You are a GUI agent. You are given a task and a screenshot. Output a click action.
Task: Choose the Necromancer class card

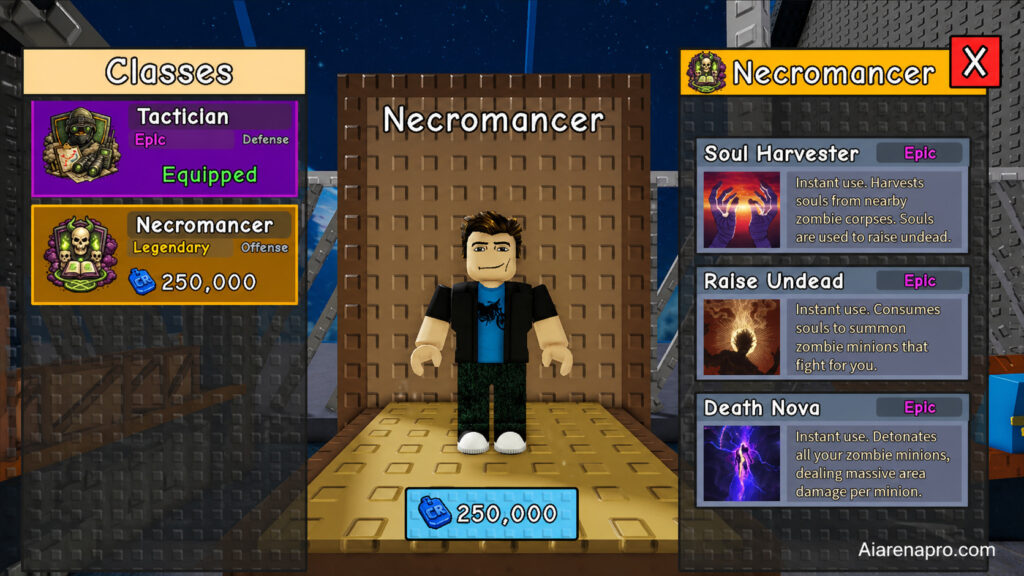pos(165,255)
